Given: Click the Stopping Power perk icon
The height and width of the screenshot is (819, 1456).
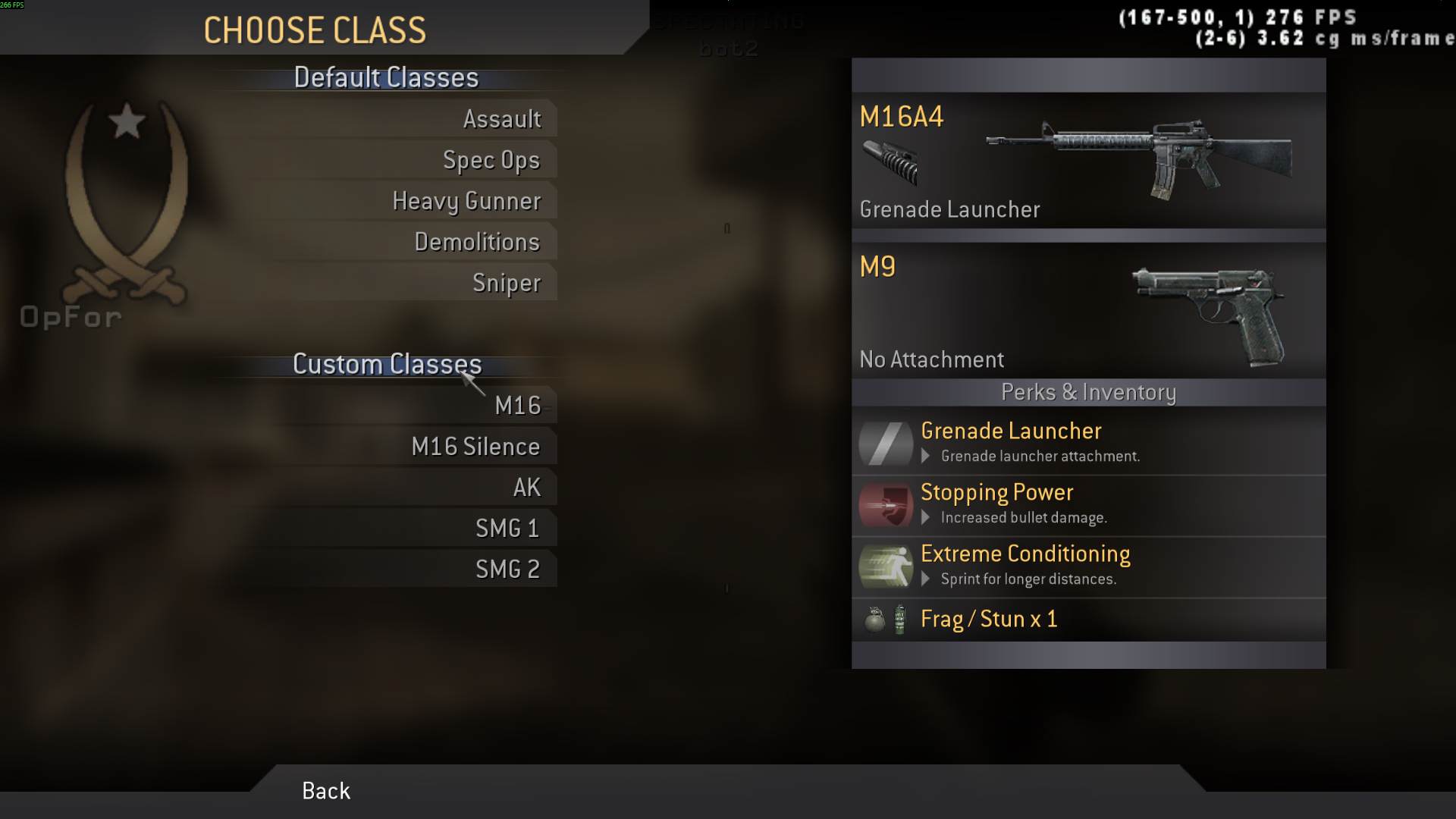Looking at the screenshot, I should (885, 504).
